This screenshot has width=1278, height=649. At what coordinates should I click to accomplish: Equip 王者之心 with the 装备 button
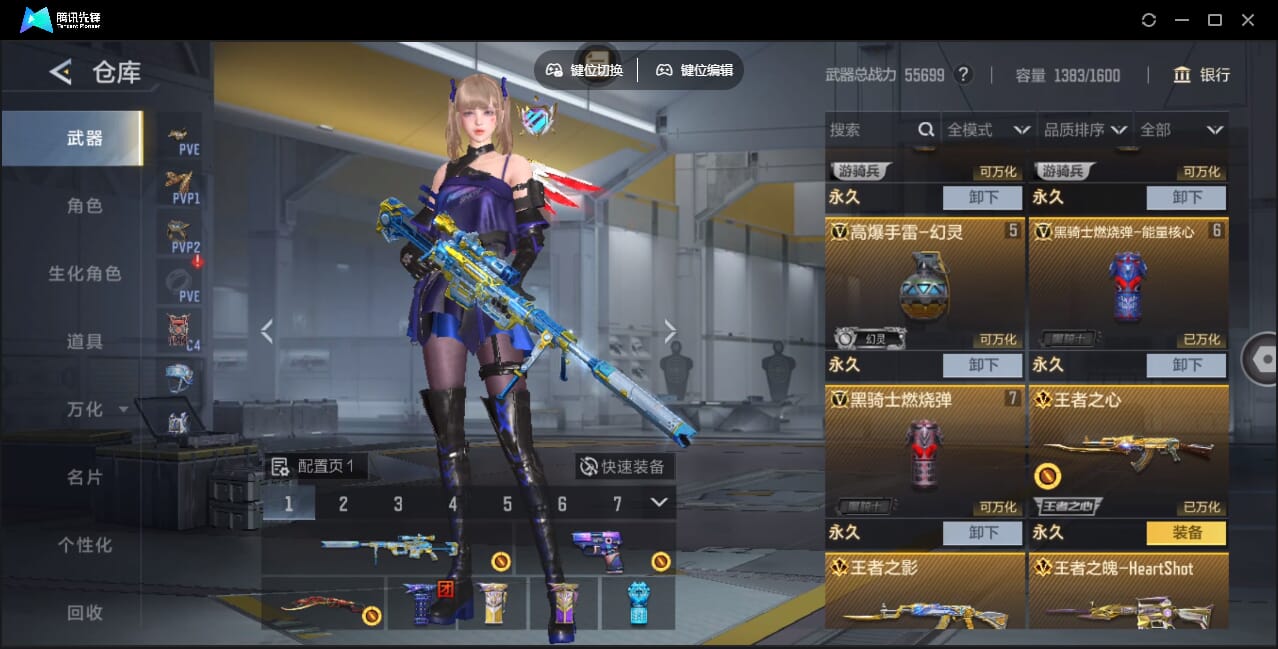click(x=1186, y=533)
